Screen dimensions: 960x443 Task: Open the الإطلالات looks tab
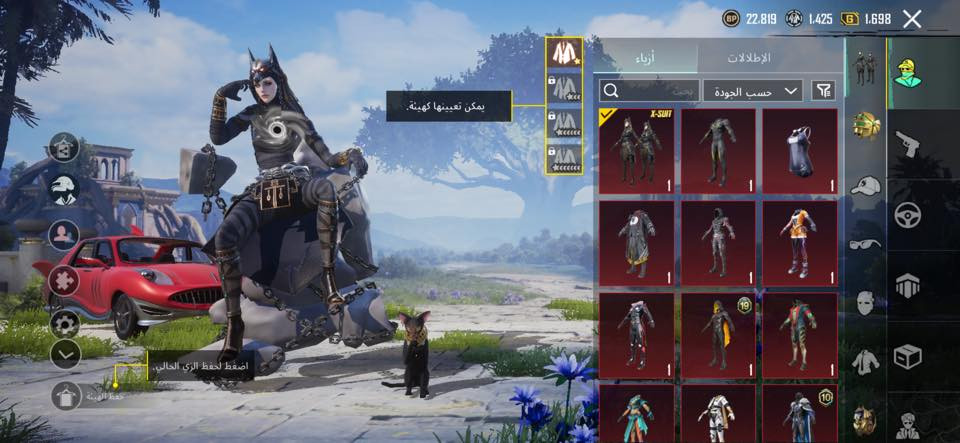tap(770, 58)
